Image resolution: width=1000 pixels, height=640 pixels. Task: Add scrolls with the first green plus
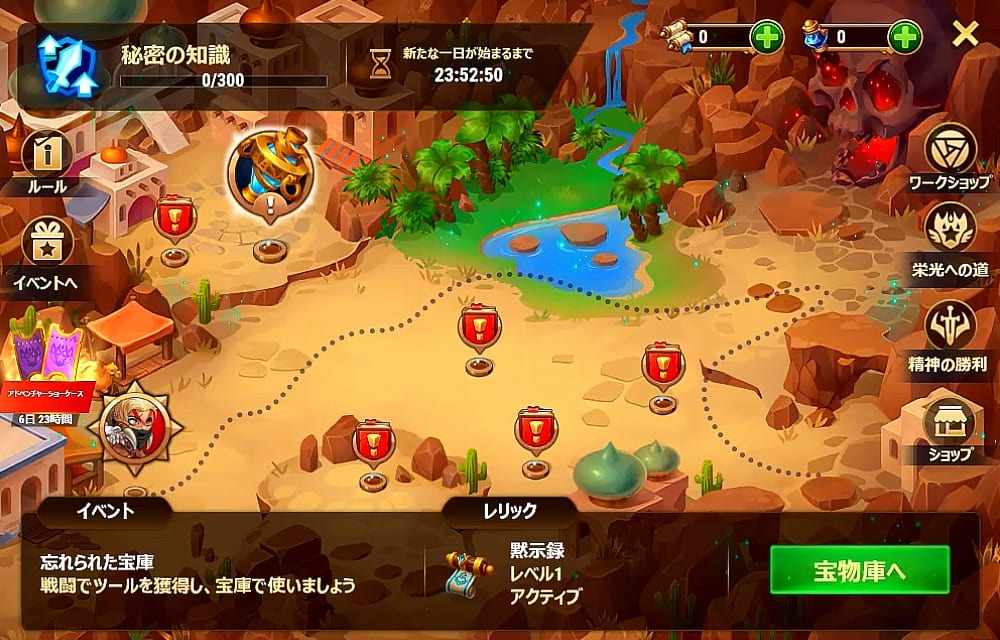767,38
